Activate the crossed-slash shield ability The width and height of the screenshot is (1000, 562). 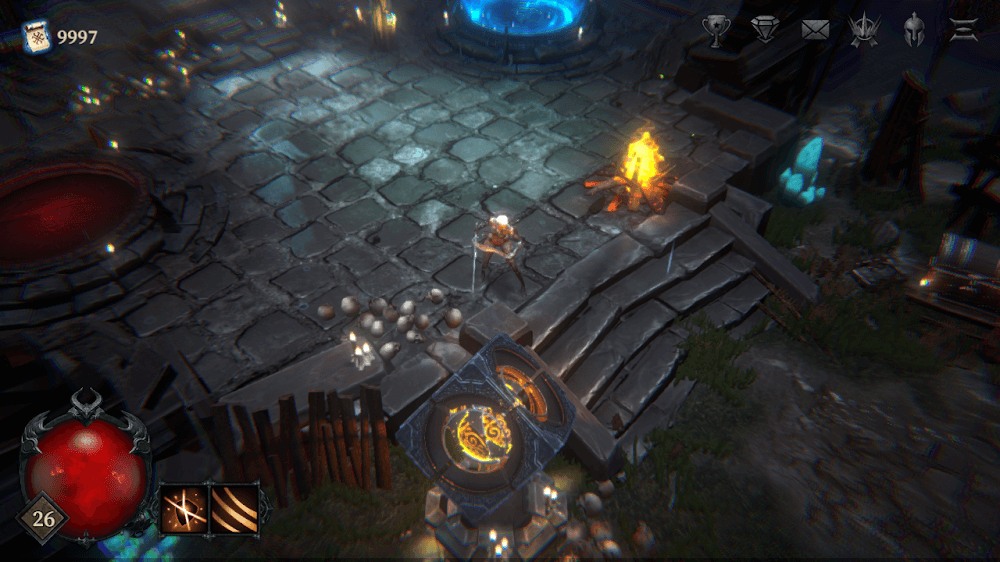click(184, 509)
